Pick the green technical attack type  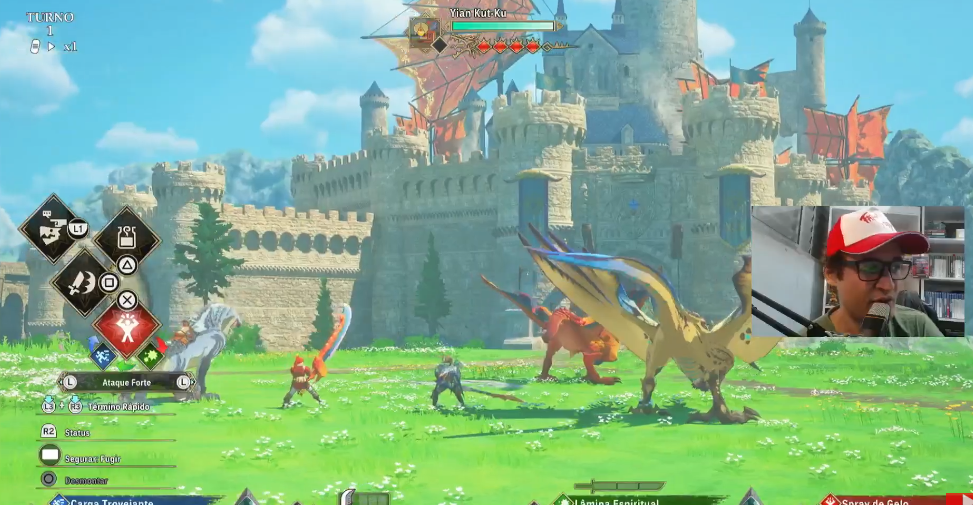tap(150, 355)
